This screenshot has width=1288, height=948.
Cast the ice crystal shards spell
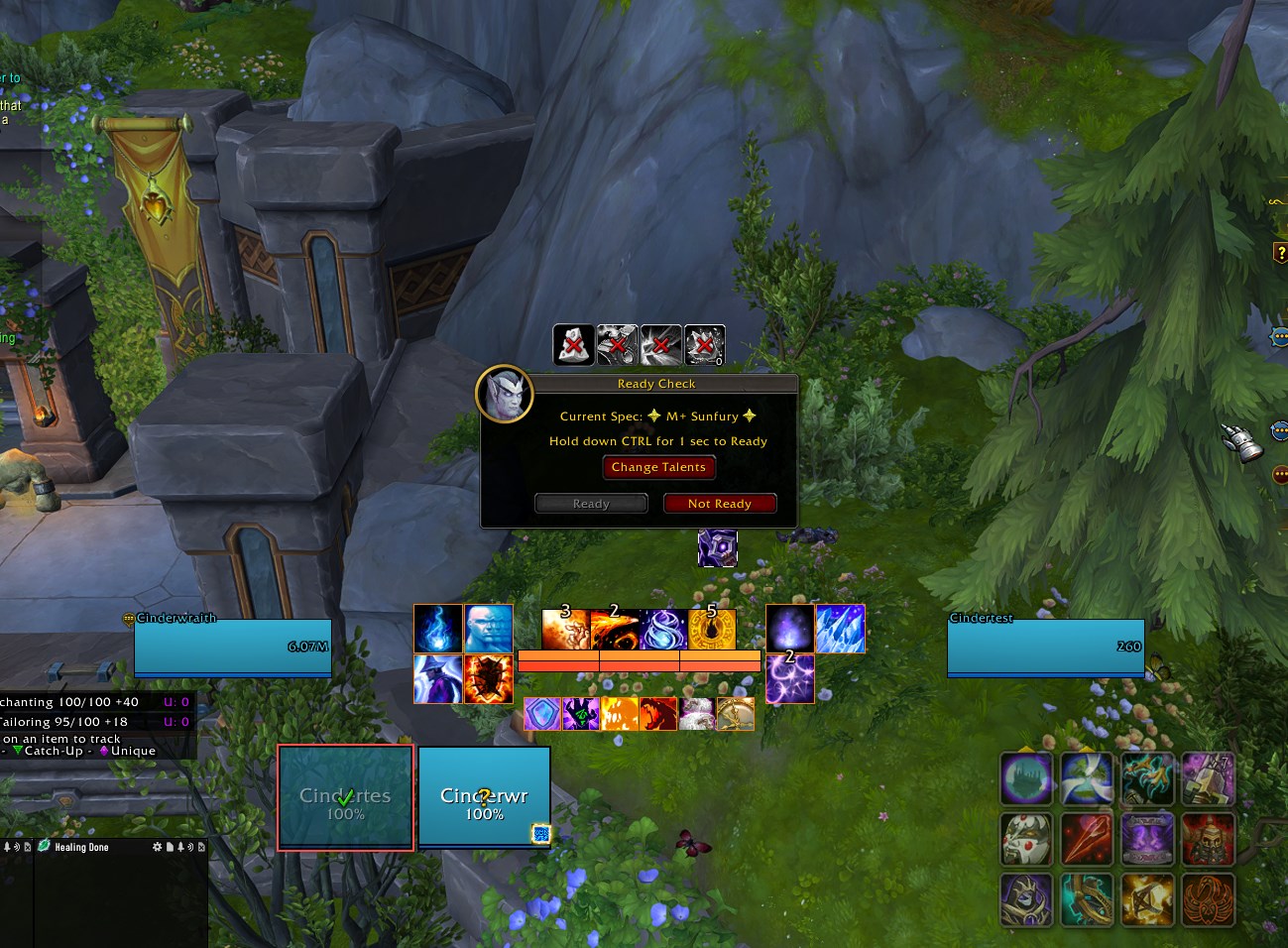[840, 629]
